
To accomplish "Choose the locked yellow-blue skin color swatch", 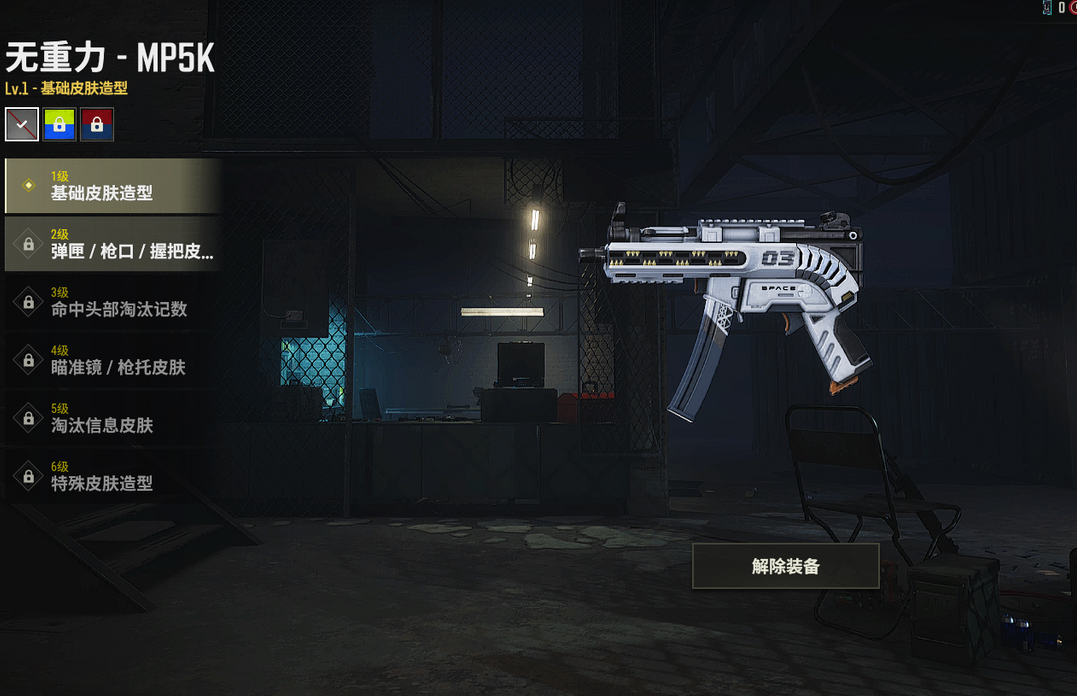I will point(59,125).
